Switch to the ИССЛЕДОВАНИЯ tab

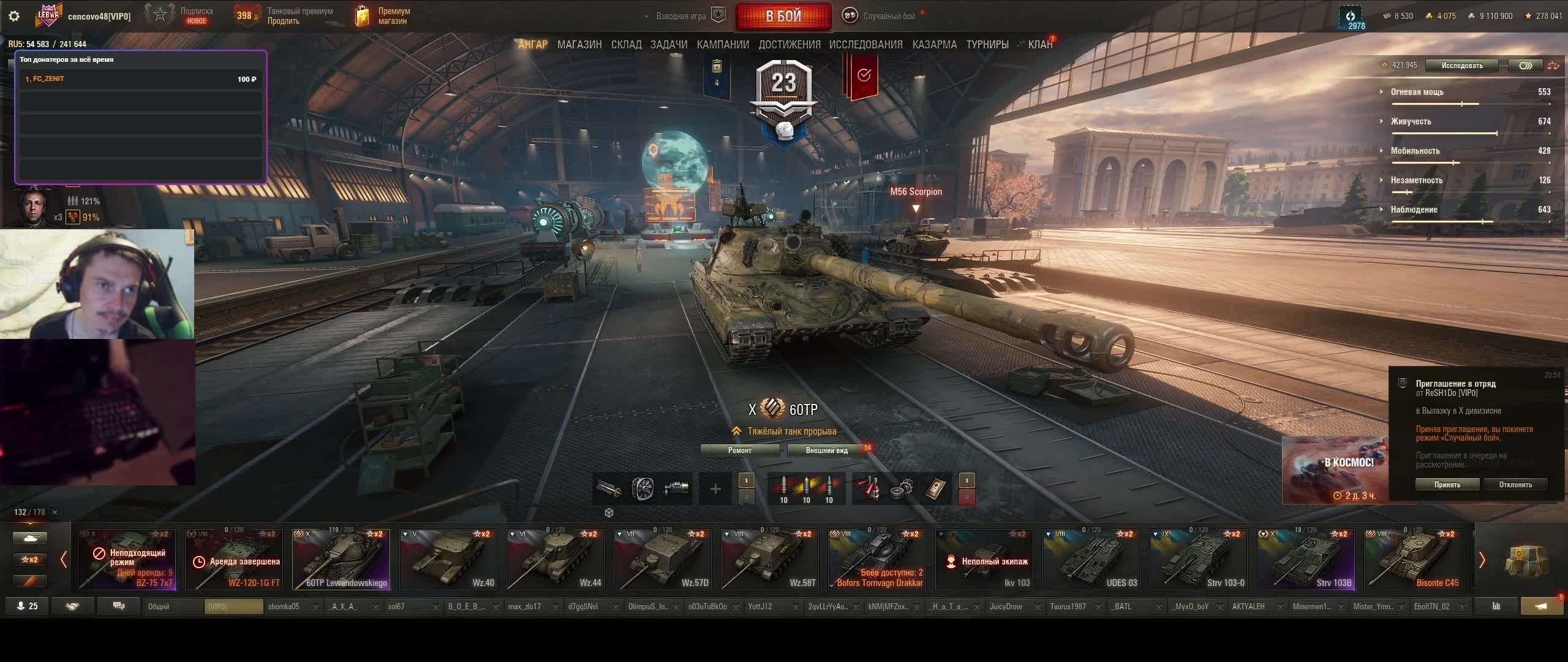[865, 45]
